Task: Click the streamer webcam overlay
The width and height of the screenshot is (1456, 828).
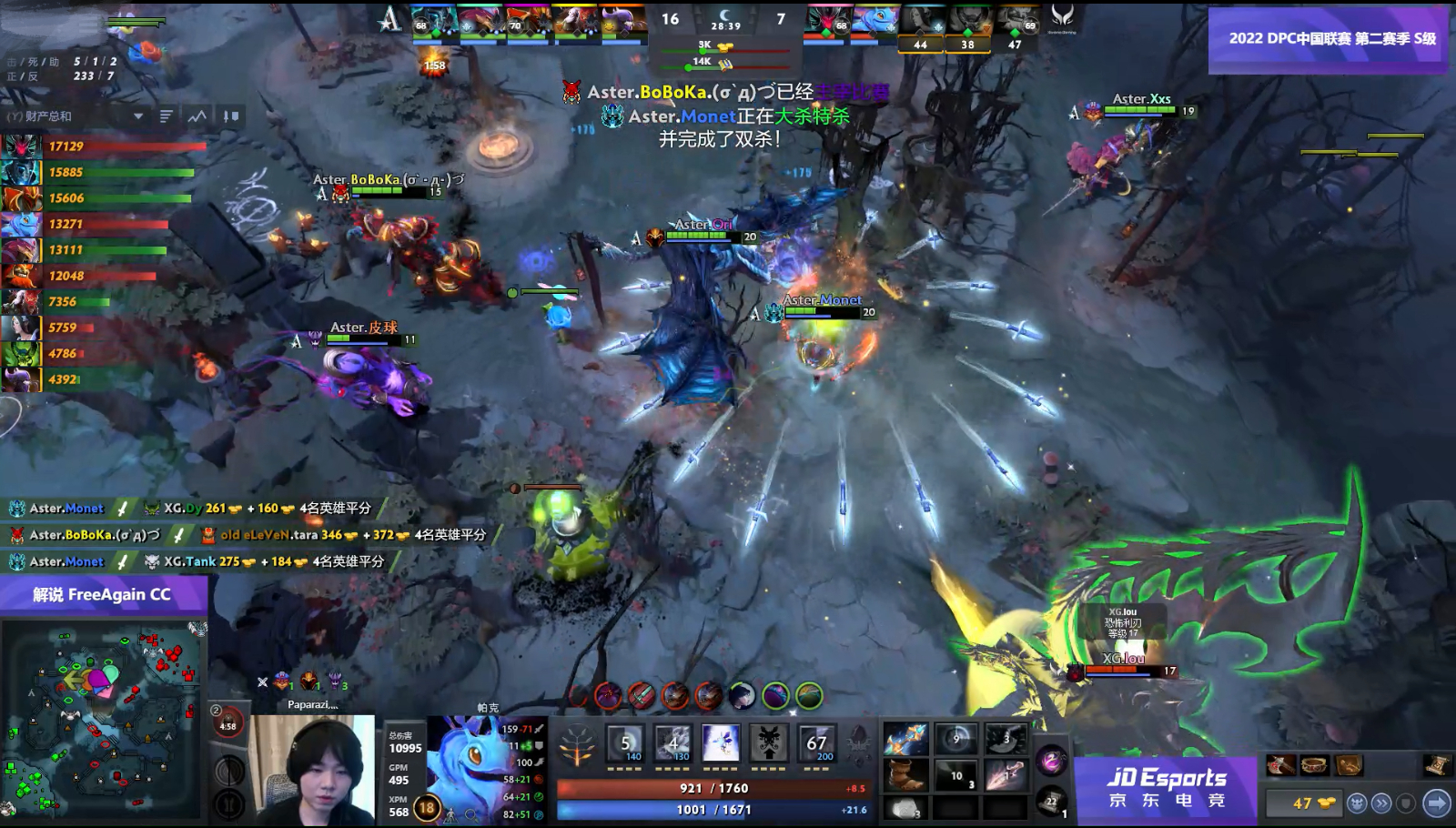Action: pyautogui.click(x=312, y=769)
